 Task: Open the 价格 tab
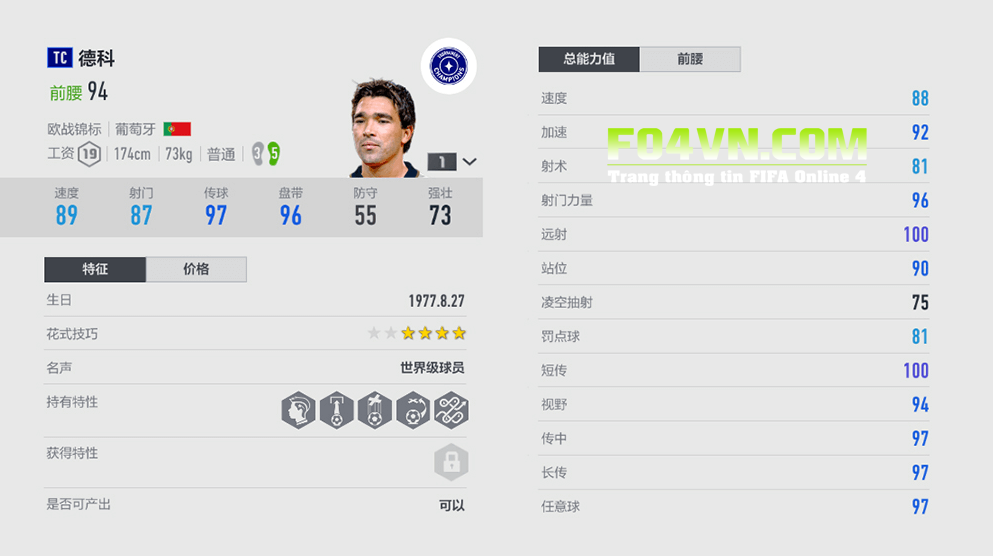point(196,269)
